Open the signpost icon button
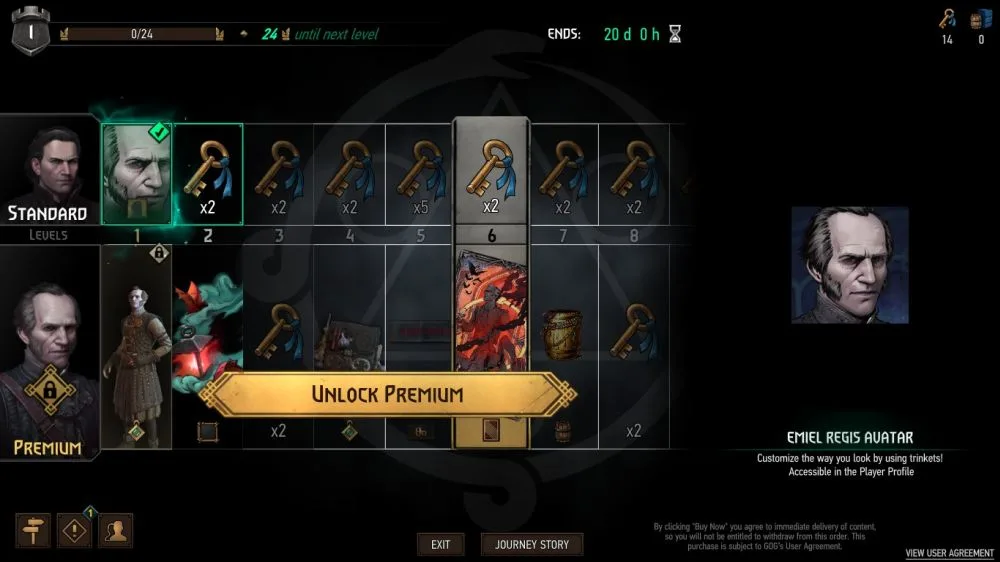The width and height of the screenshot is (1000, 562). pyautogui.click(x=34, y=531)
